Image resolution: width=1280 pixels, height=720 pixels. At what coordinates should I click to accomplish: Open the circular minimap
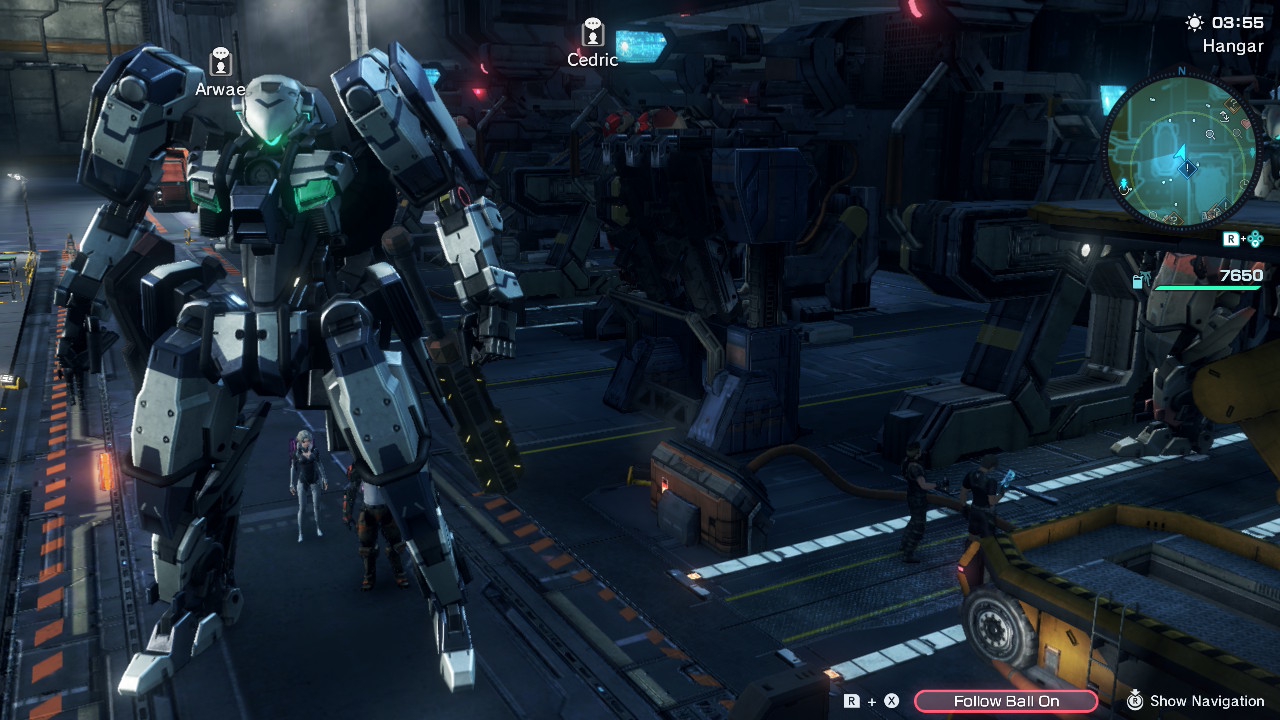pyautogui.click(x=1181, y=150)
